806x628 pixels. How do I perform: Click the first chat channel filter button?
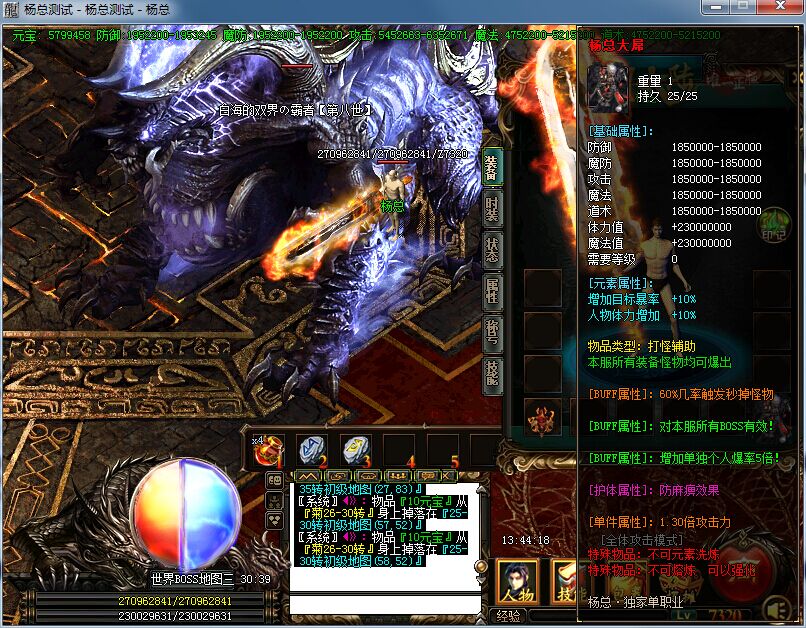point(309,476)
